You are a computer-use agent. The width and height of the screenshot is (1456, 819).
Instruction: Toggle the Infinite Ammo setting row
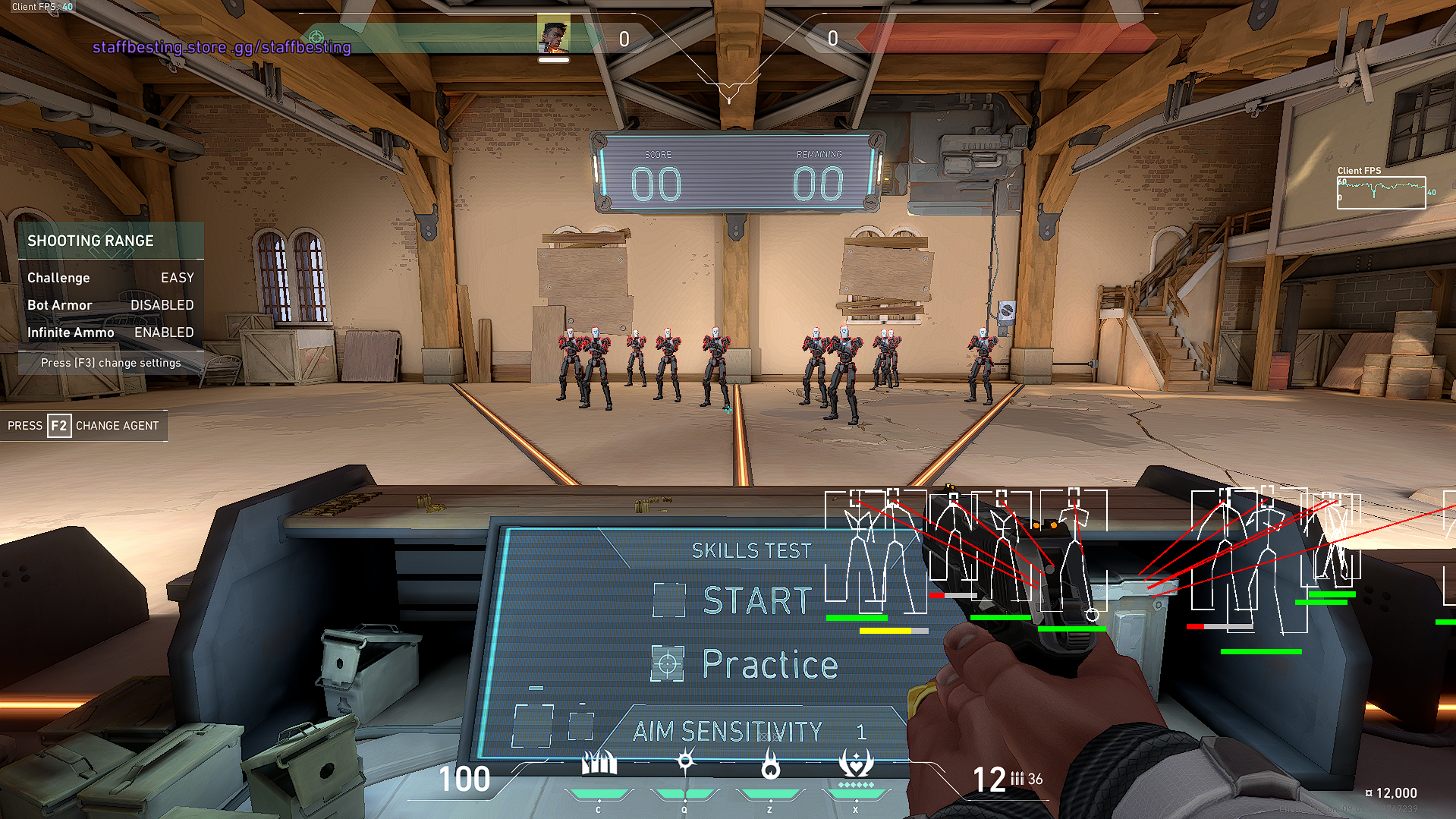111,332
